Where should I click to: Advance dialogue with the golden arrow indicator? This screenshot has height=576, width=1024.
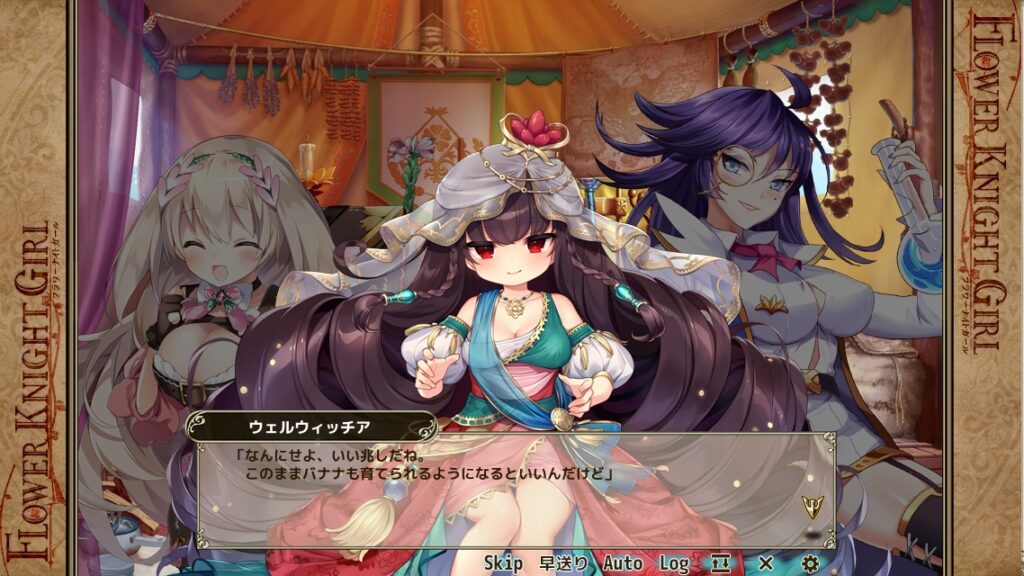(811, 505)
